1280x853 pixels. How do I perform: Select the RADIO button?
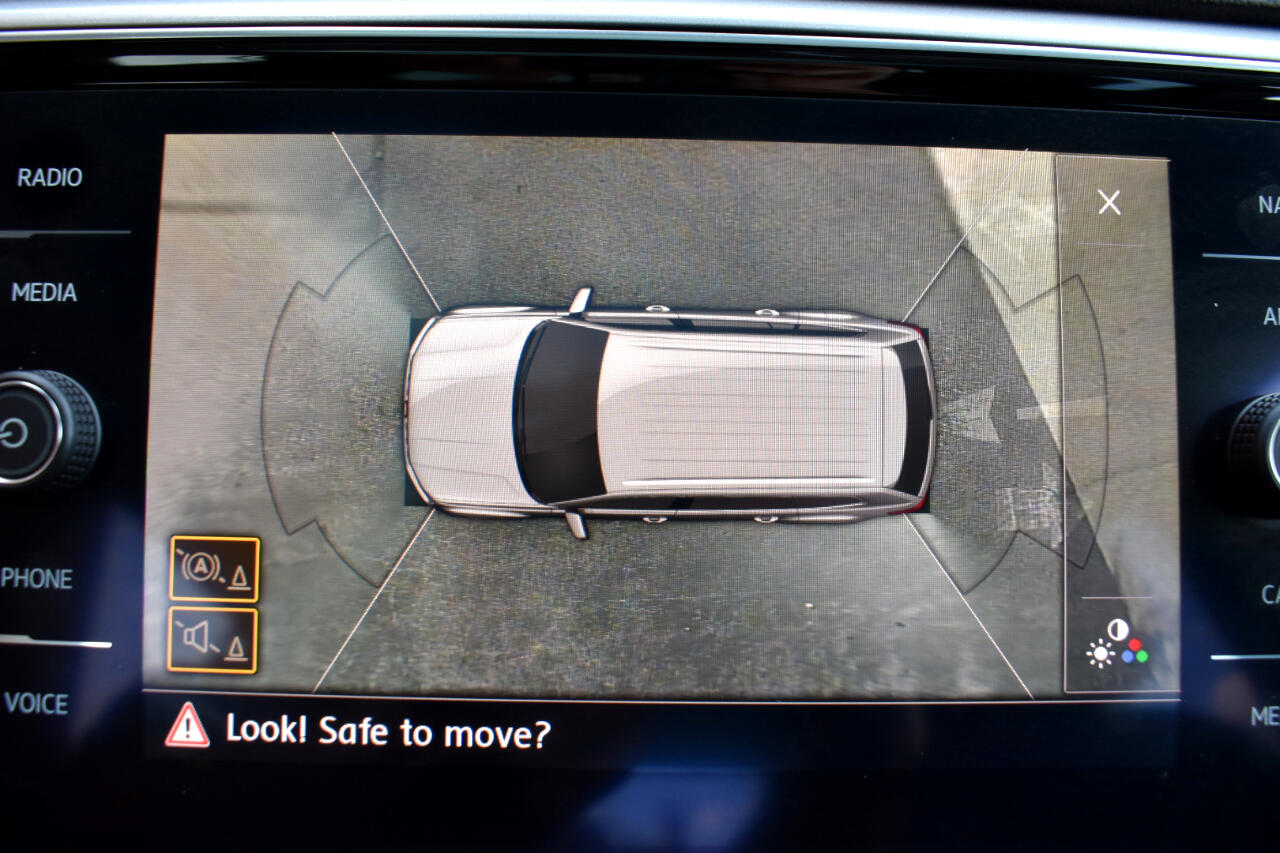50,178
